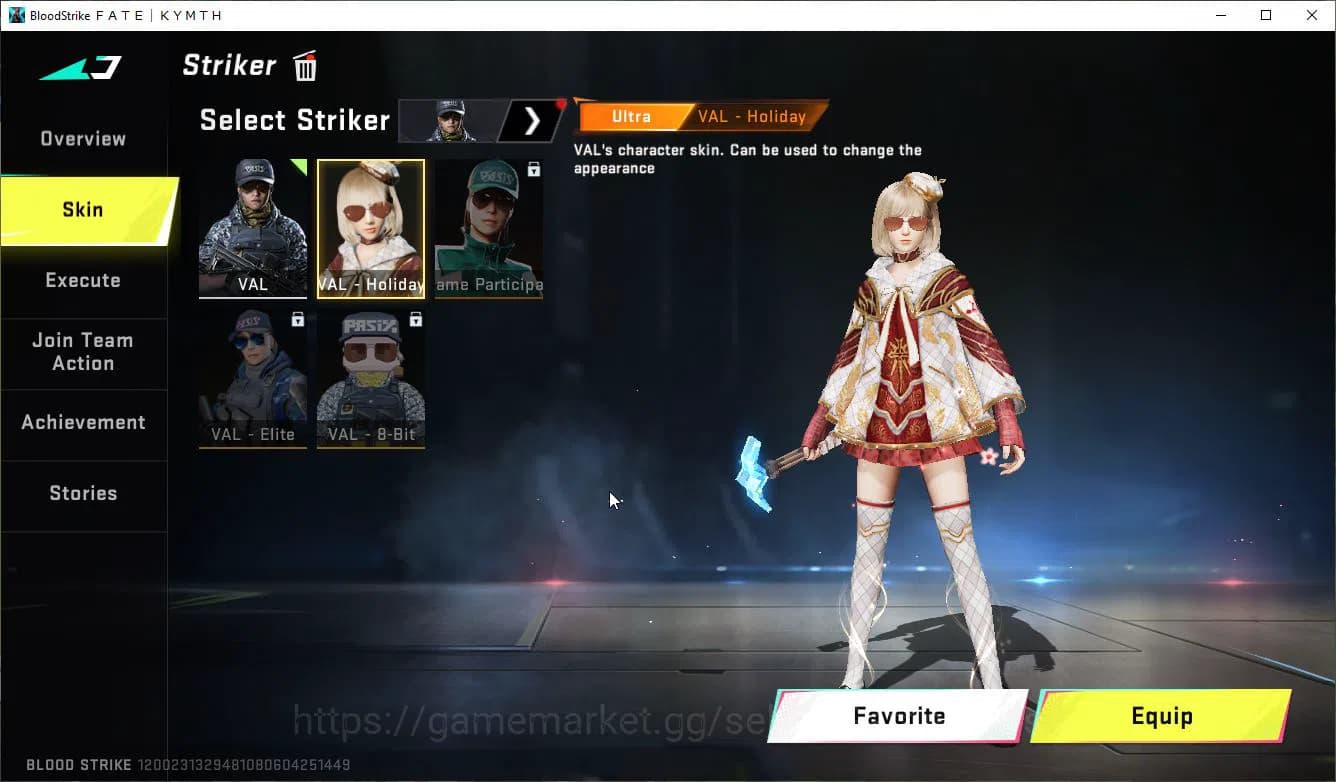Image resolution: width=1336 pixels, height=782 pixels.
Task: Switch to the Overview tab
Action: tap(82, 139)
